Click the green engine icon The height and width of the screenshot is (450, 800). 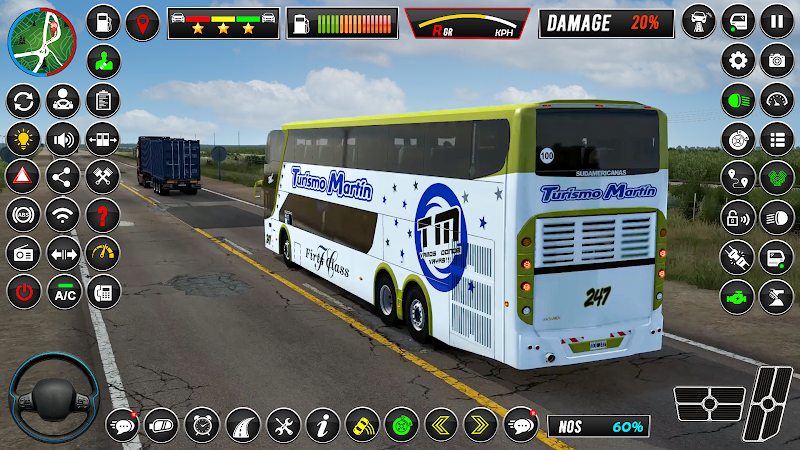click(738, 296)
